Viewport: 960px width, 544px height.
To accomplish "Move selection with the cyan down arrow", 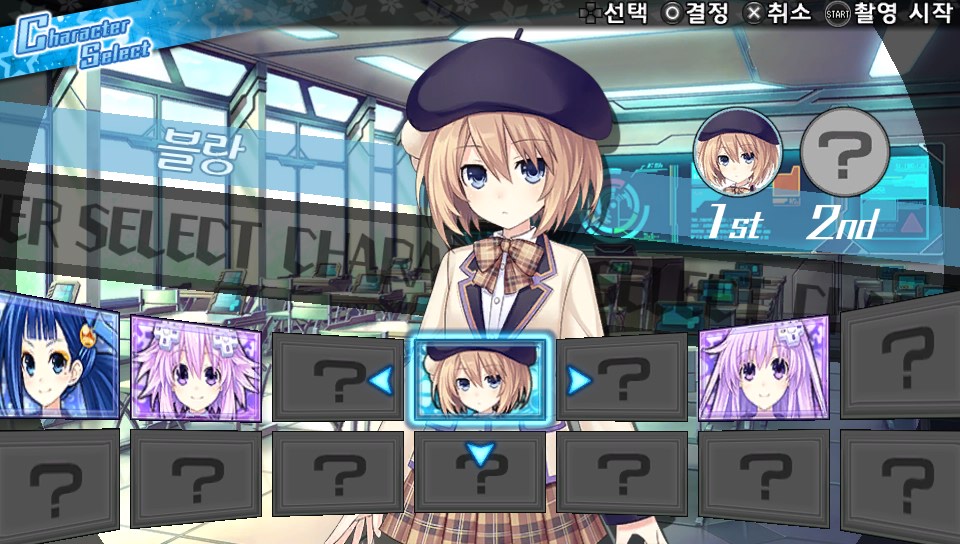I will pos(481,455).
